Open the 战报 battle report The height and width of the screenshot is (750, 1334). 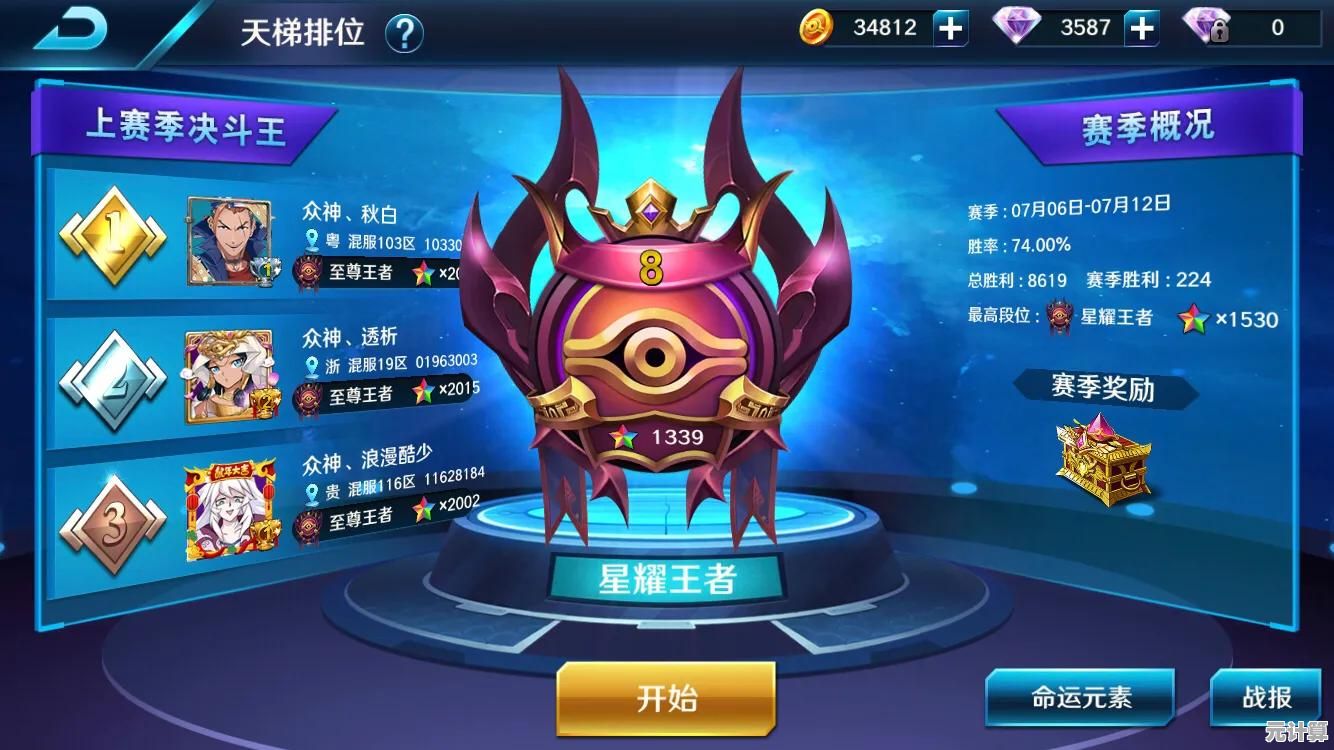point(1267,697)
